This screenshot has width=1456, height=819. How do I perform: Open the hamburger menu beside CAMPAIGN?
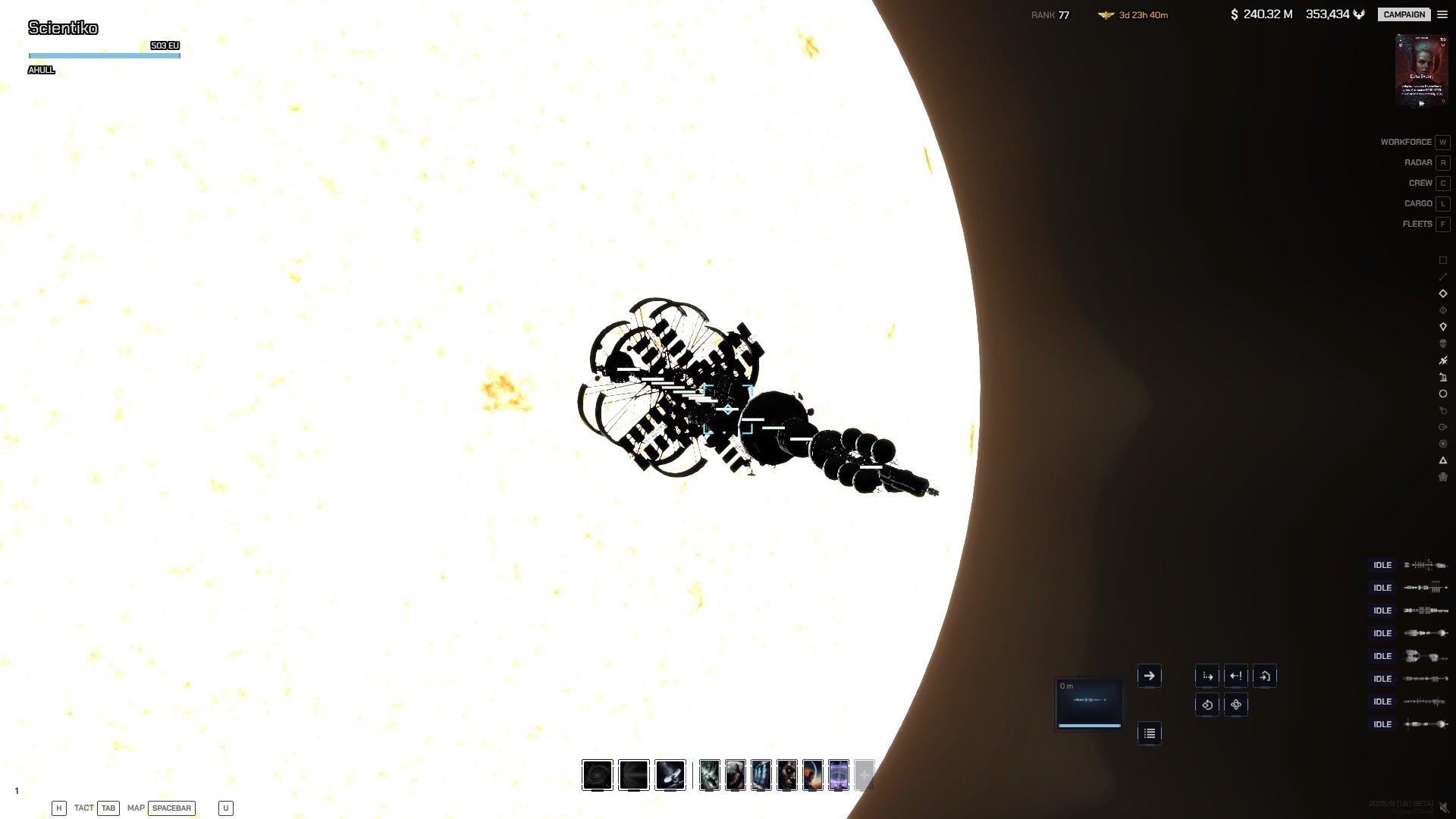tap(1442, 14)
